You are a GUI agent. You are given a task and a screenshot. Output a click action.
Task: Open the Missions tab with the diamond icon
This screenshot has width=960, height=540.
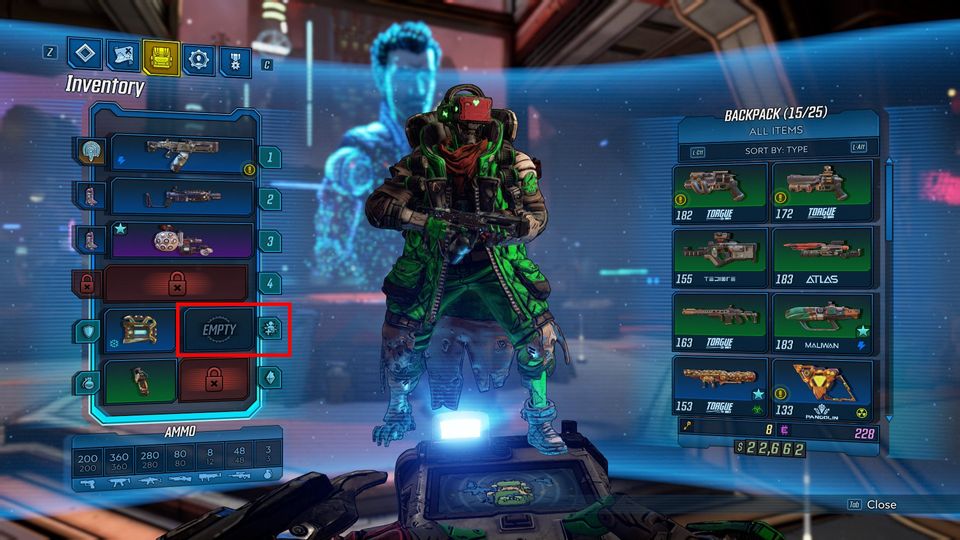coord(84,55)
